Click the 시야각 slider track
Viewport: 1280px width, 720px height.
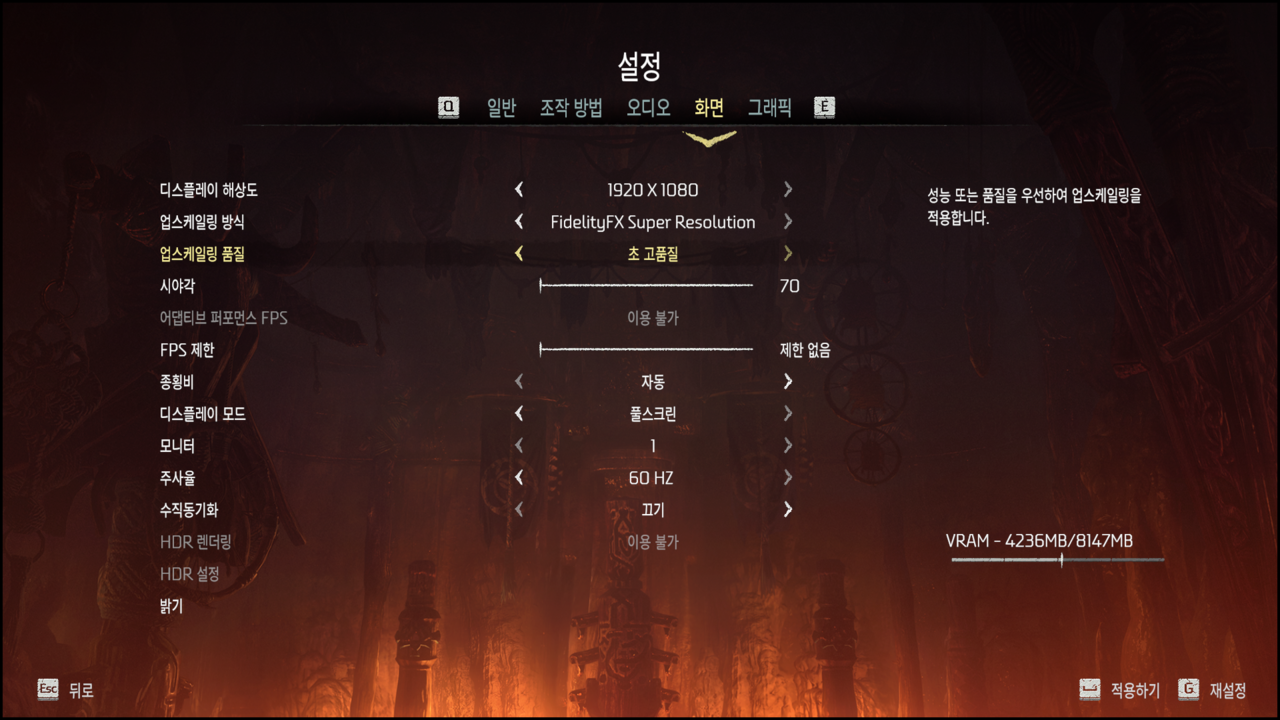coord(646,286)
